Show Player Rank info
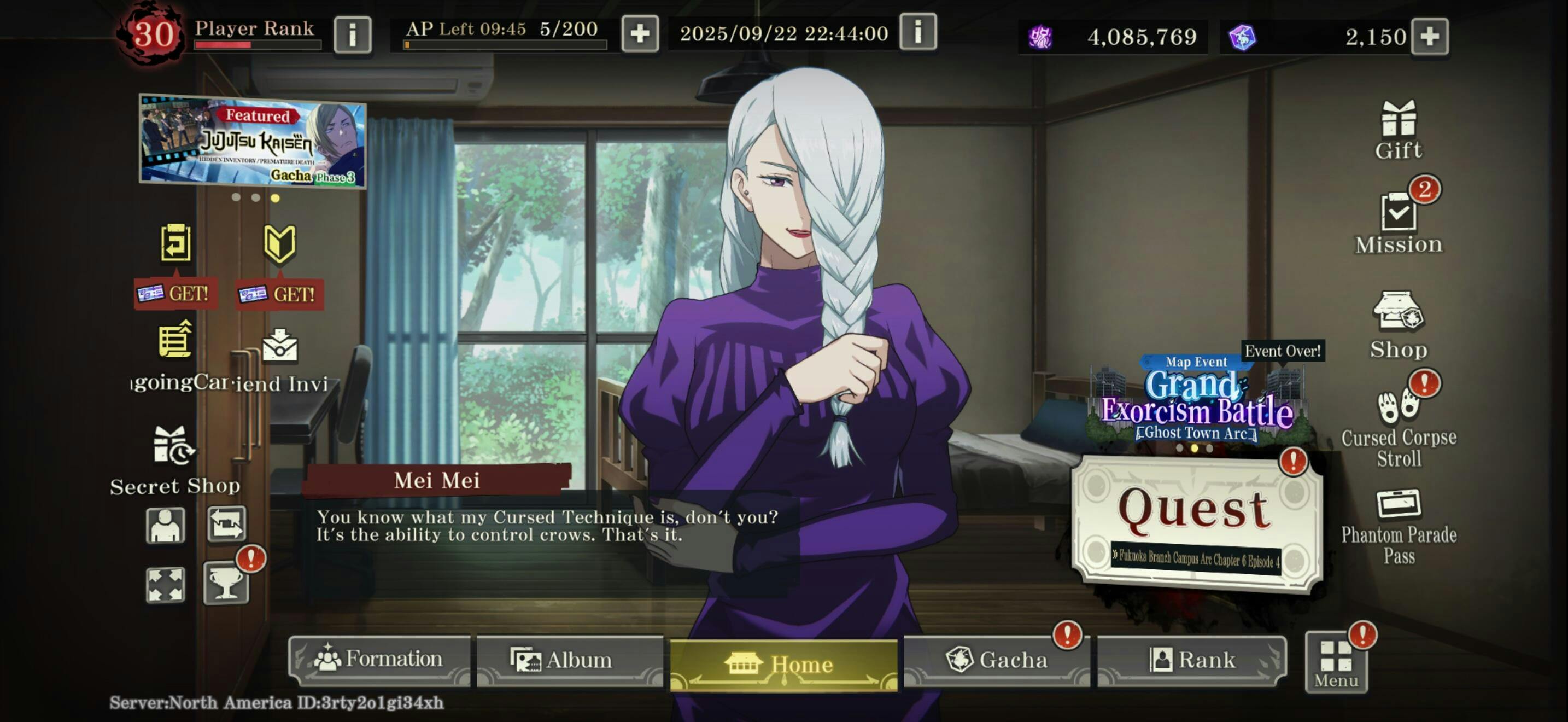This screenshot has width=1568, height=722. (353, 34)
